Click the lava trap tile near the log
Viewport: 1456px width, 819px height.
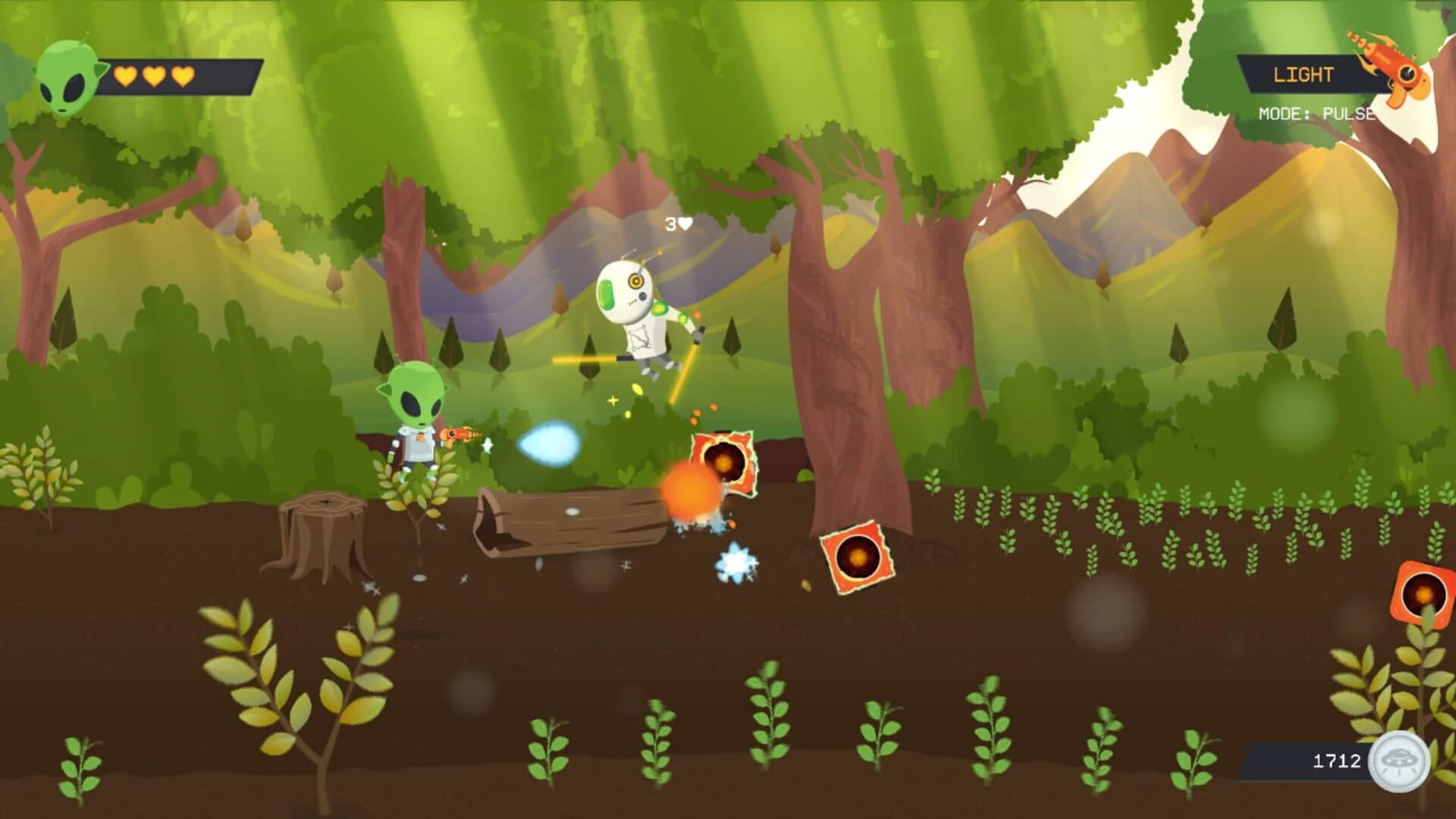point(723,463)
